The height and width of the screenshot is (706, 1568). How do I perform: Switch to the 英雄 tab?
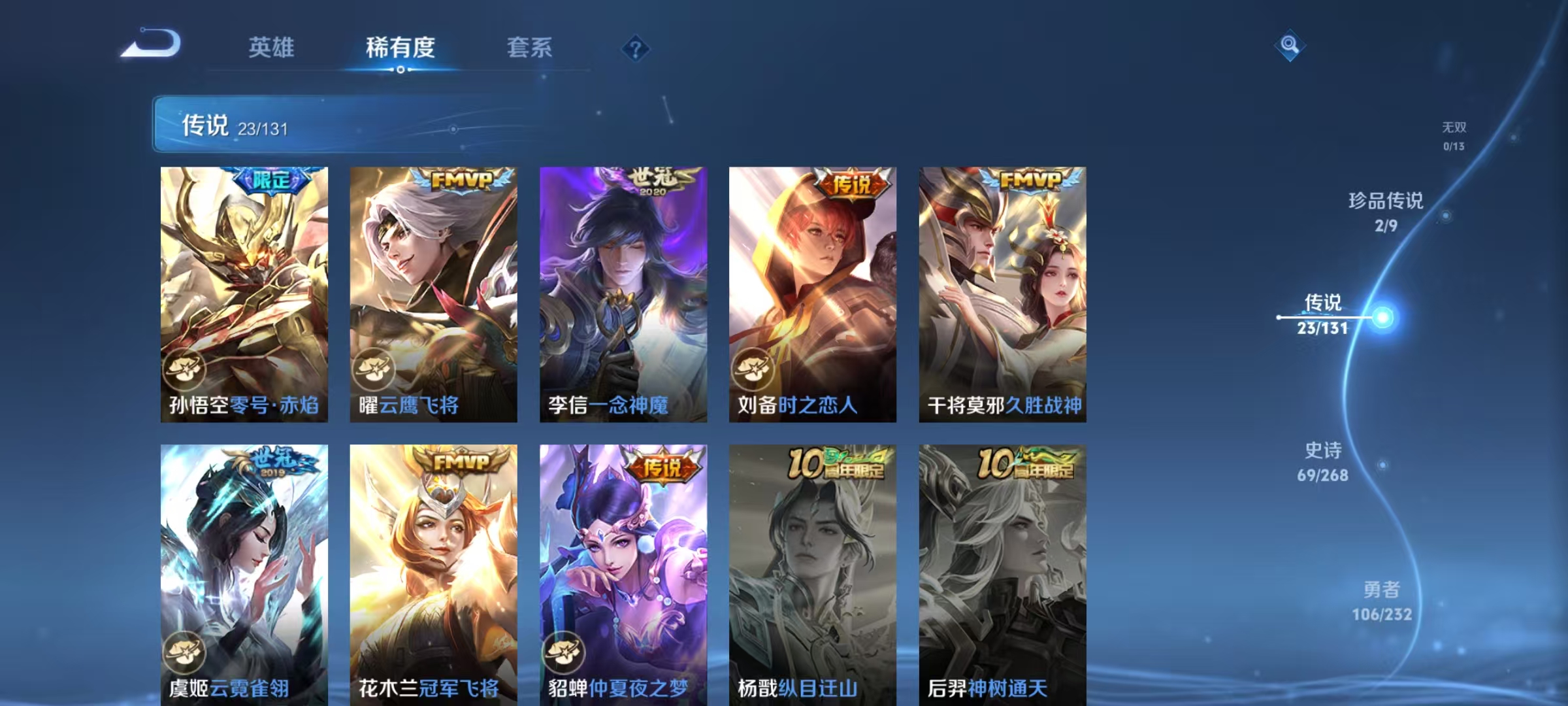[x=271, y=48]
